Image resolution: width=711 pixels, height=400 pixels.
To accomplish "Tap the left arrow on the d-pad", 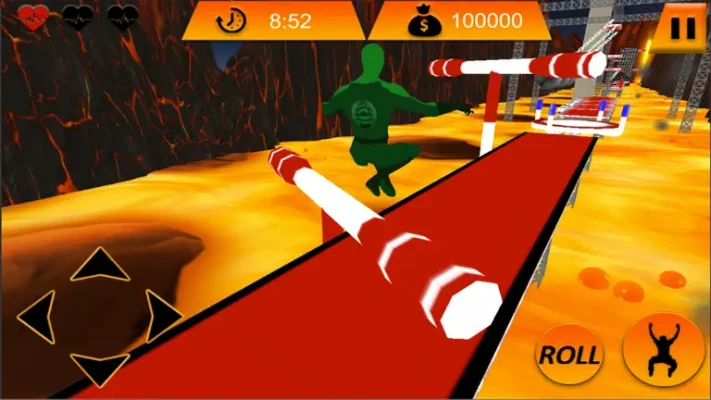I will pos(37,317).
